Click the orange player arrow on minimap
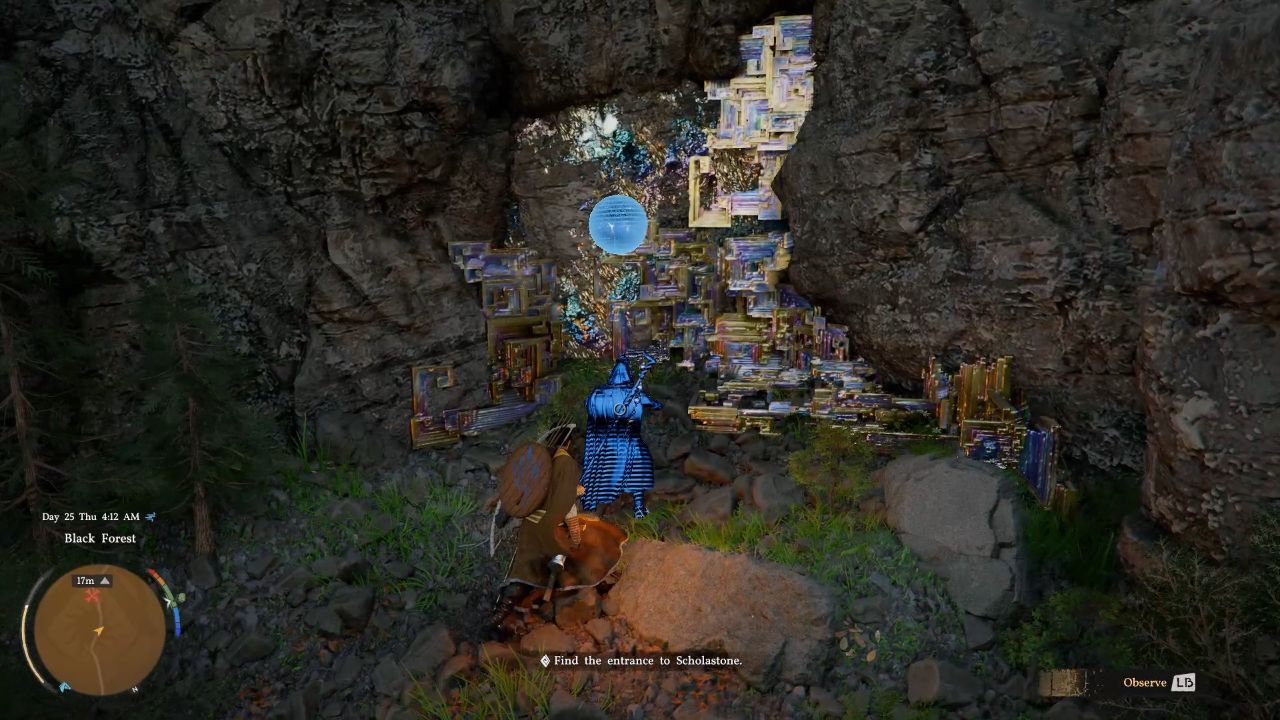This screenshot has width=1280, height=720. (x=98, y=630)
